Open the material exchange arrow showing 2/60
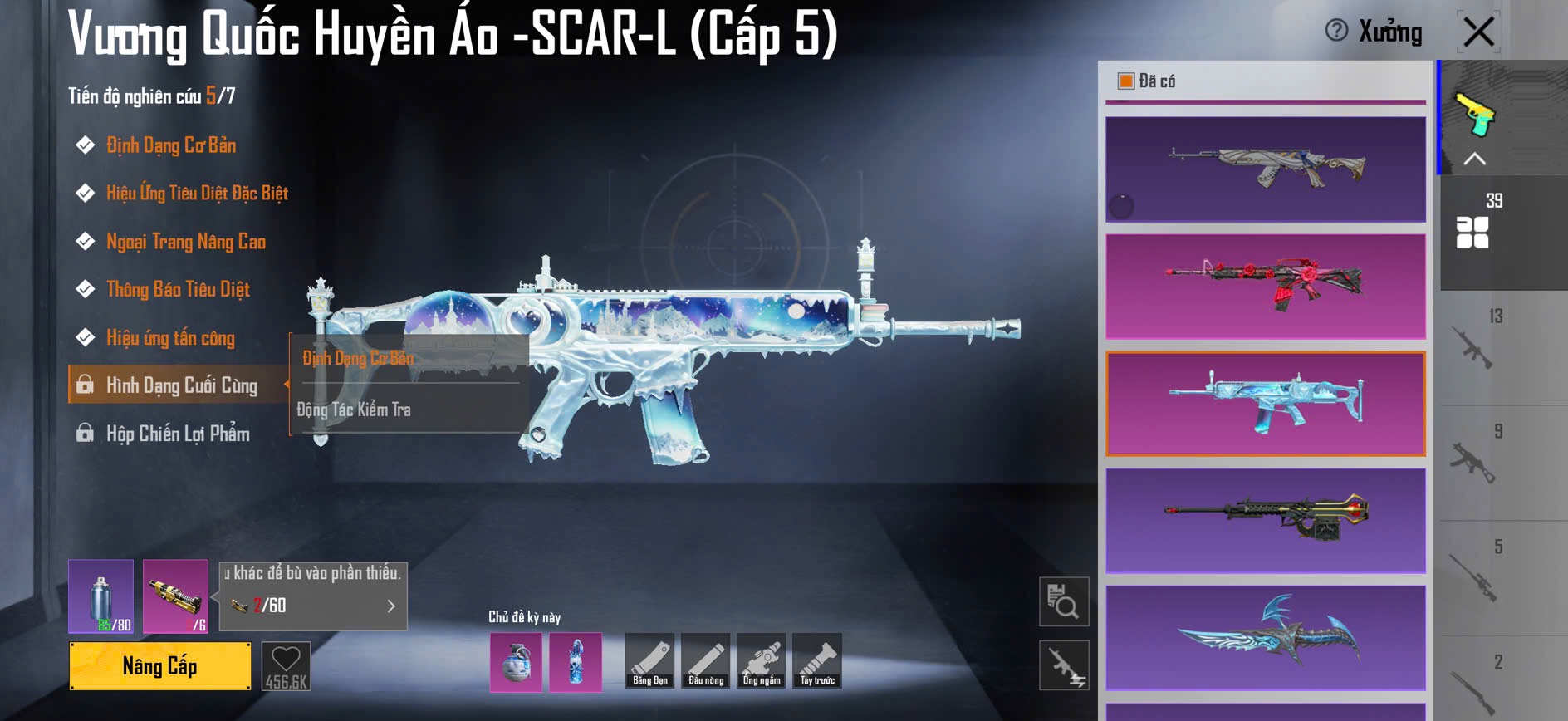 390,606
